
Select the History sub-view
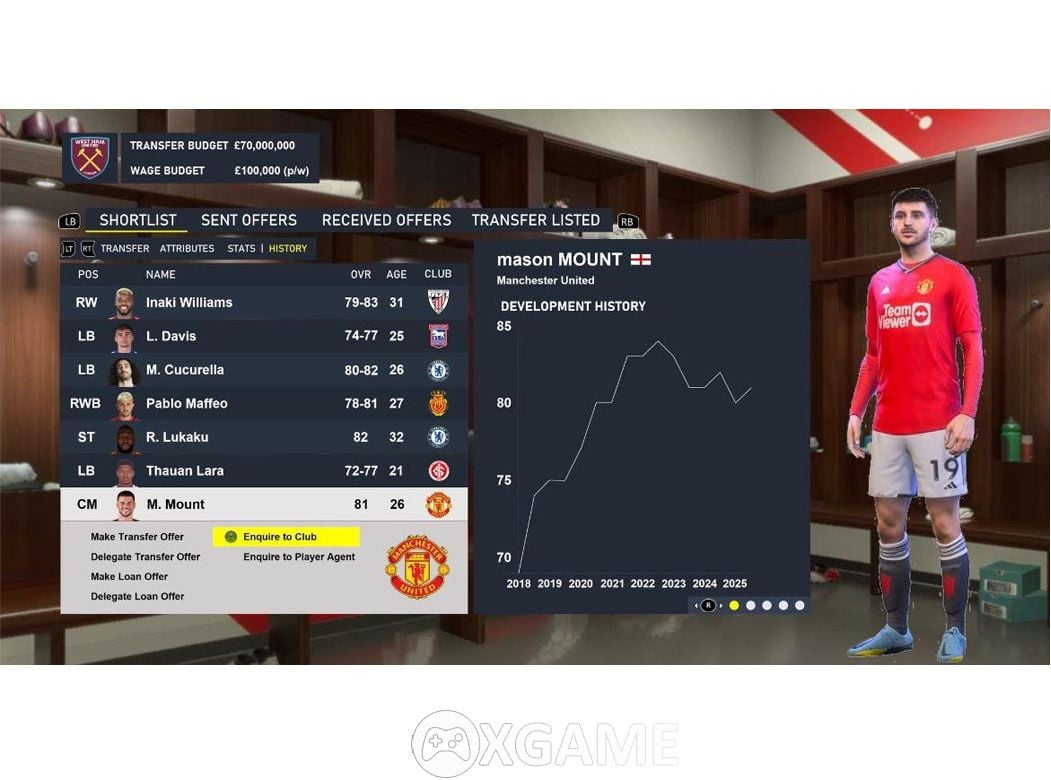click(x=288, y=248)
